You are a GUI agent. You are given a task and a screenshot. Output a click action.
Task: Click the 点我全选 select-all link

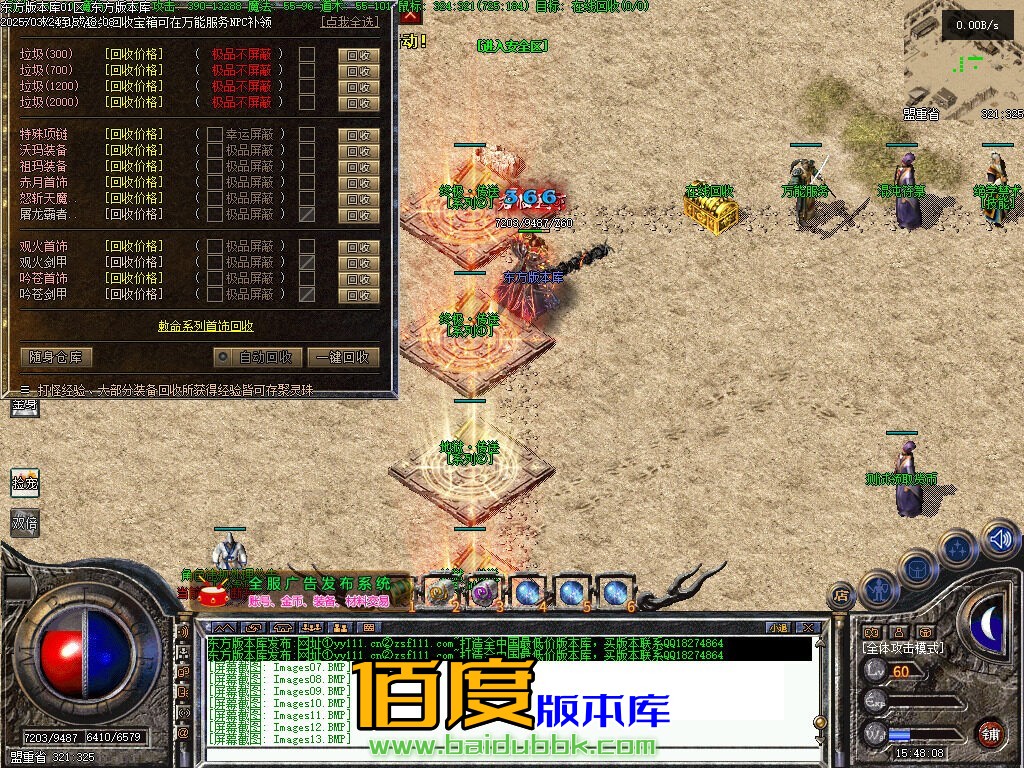point(349,22)
